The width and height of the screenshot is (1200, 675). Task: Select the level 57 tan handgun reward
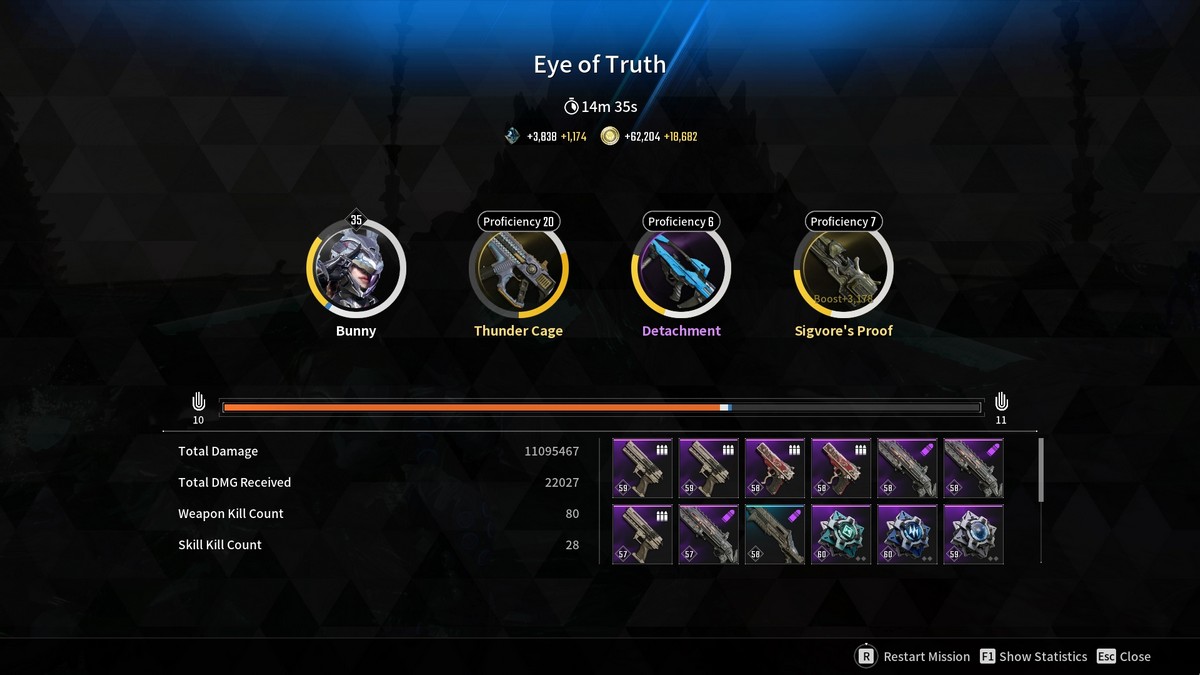click(x=642, y=535)
